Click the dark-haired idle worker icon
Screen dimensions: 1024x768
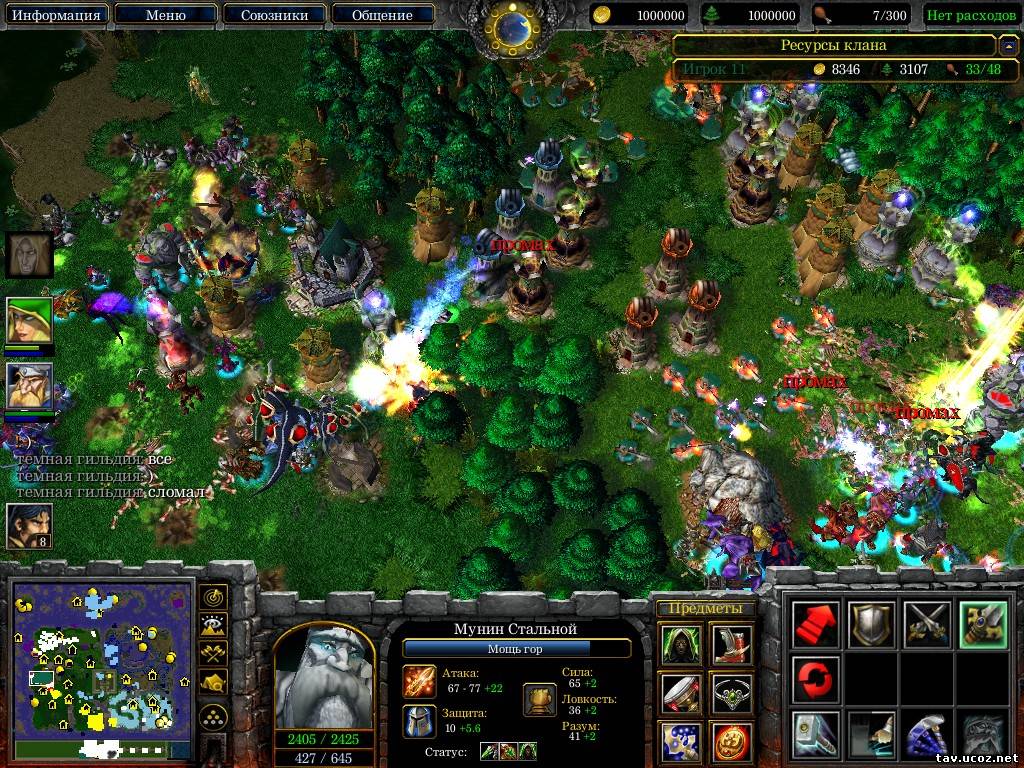pyautogui.click(x=29, y=526)
